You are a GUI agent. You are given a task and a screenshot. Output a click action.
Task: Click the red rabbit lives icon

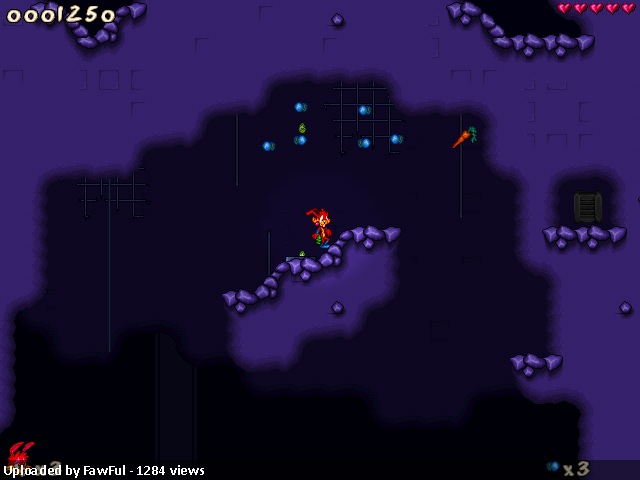(20, 453)
